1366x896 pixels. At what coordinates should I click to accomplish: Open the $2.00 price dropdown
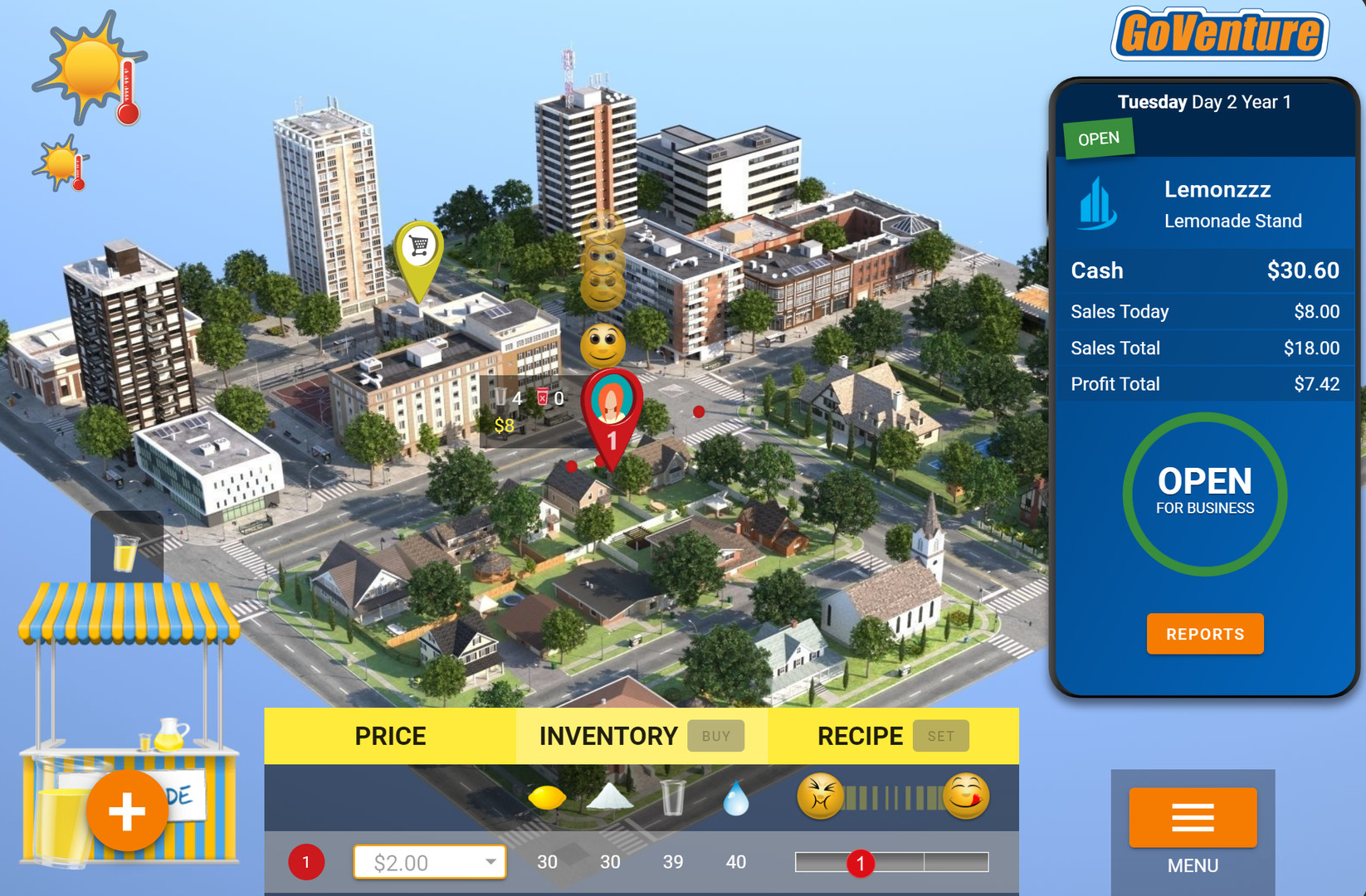tap(429, 862)
